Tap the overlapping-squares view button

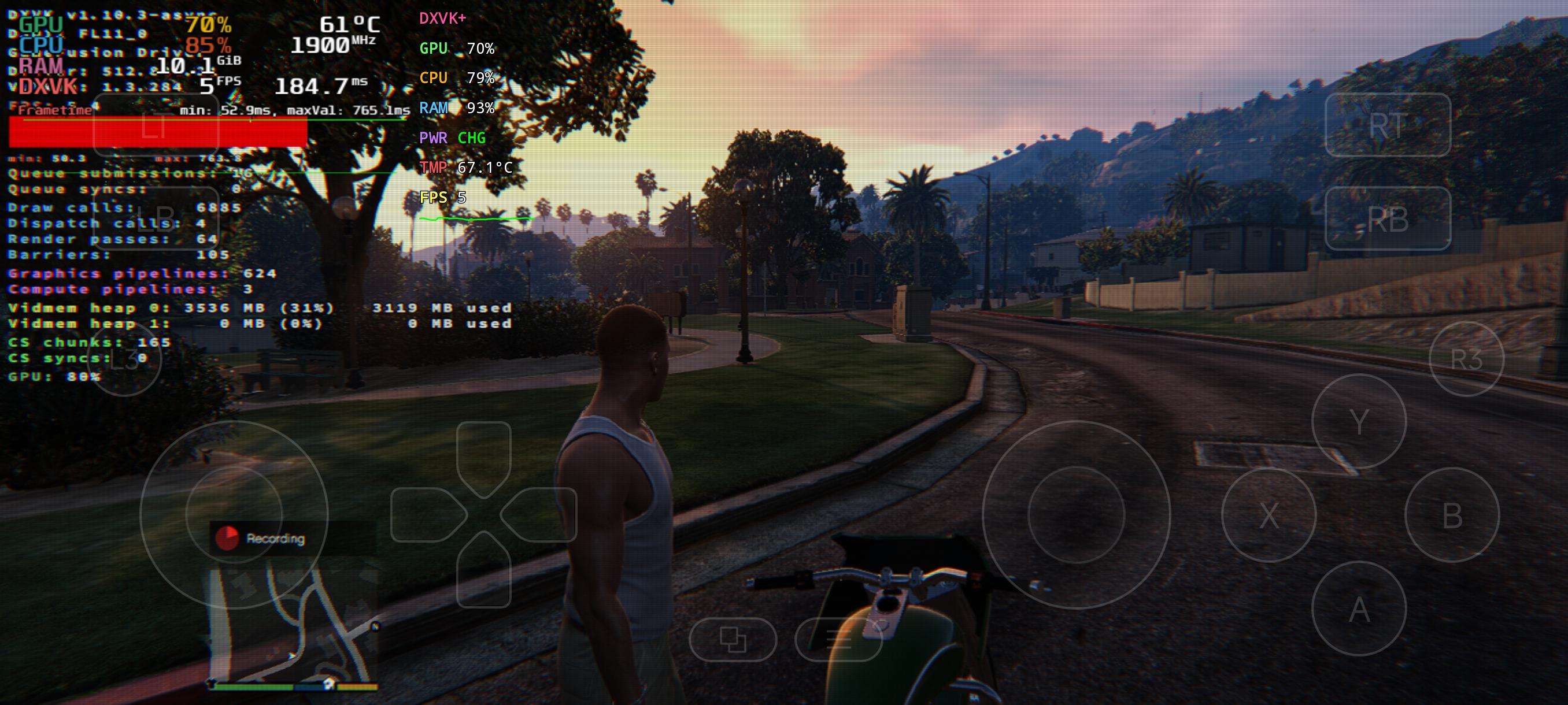click(x=733, y=639)
